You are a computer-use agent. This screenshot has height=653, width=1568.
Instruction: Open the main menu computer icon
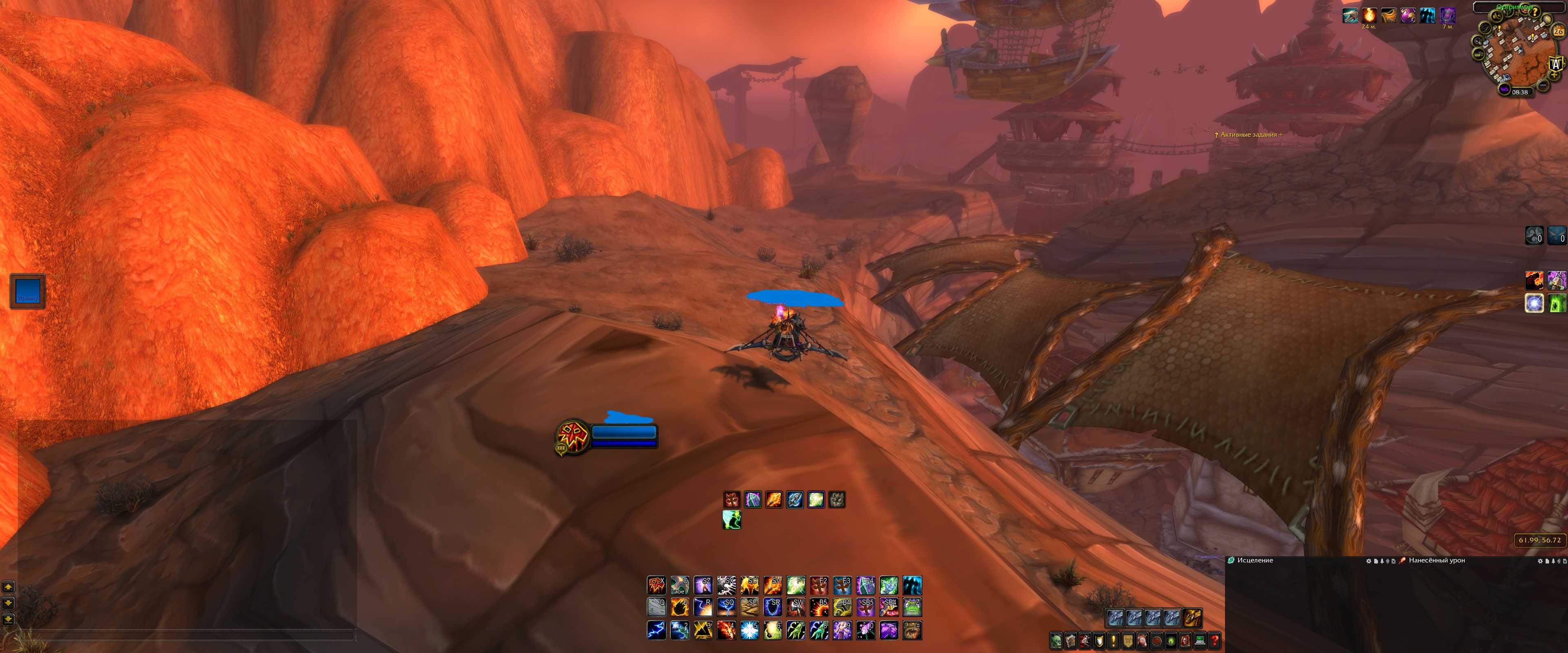[1200, 641]
